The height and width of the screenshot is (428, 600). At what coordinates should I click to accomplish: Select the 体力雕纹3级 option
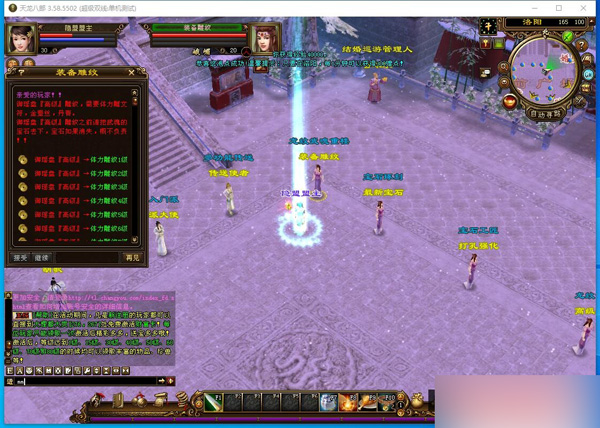click(x=75, y=187)
